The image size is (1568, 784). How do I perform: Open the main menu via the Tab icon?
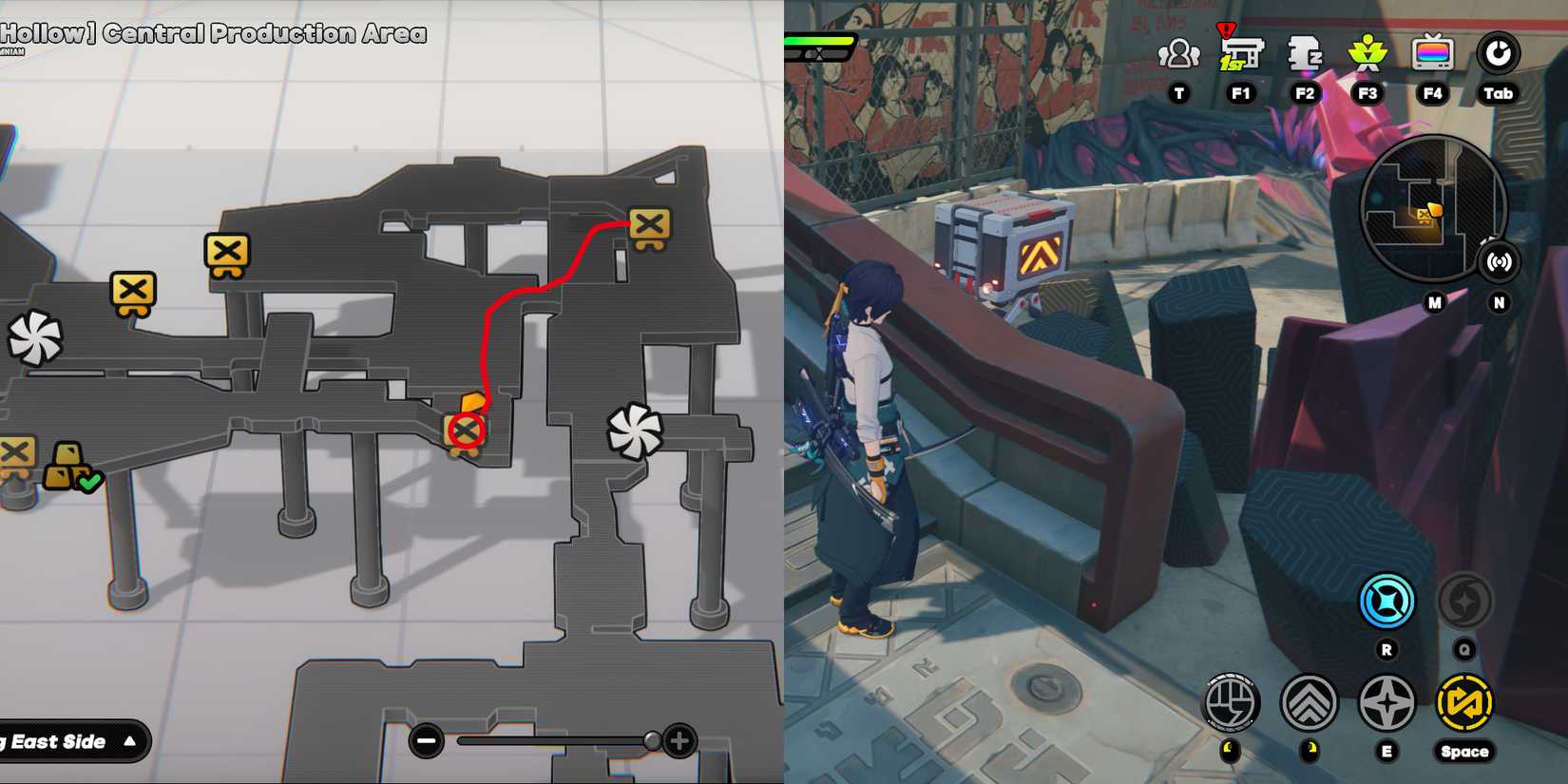[x=1498, y=55]
